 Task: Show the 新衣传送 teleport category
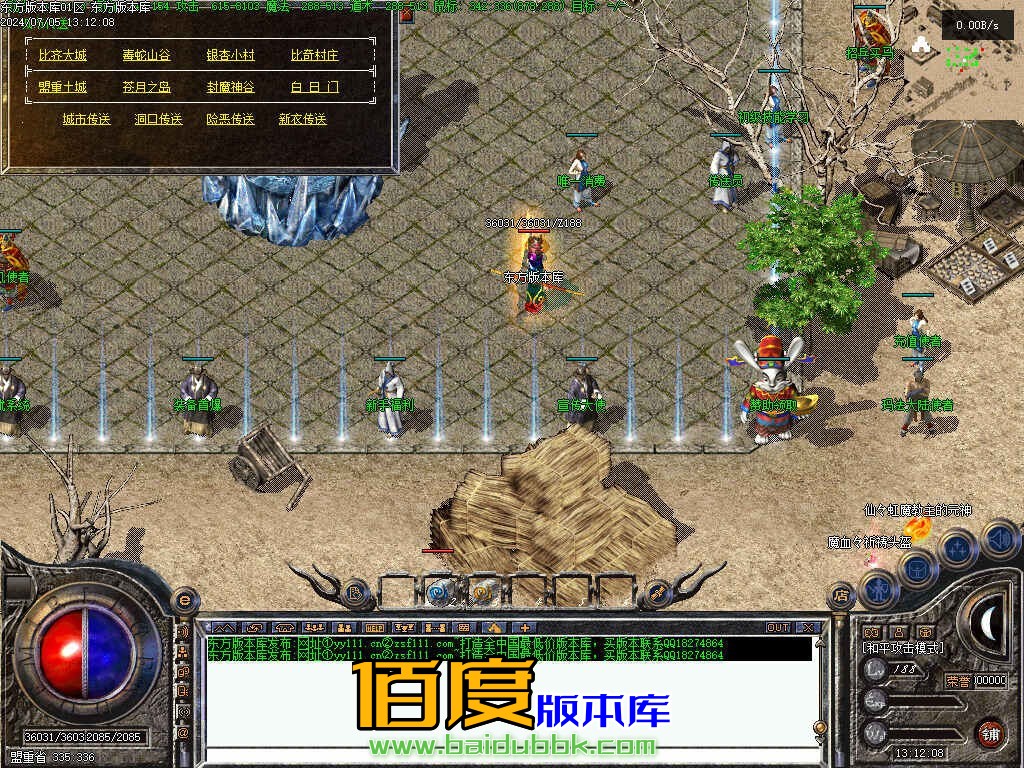pos(302,119)
